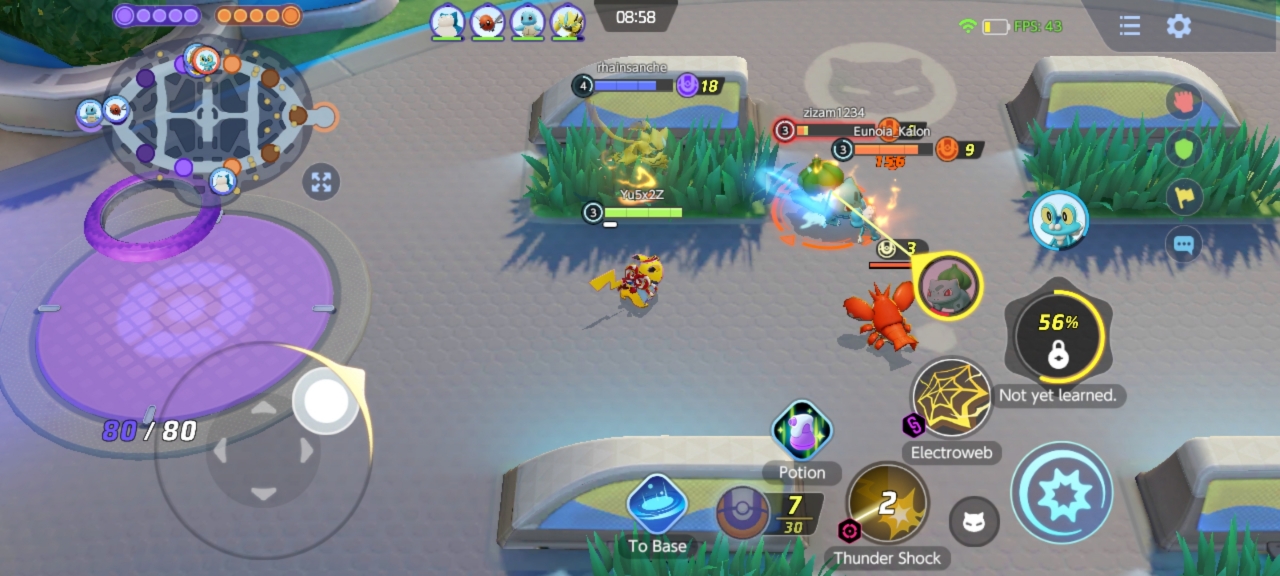1280x576 pixels.
Task: Send the red hand quick signal
Action: (1185, 102)
